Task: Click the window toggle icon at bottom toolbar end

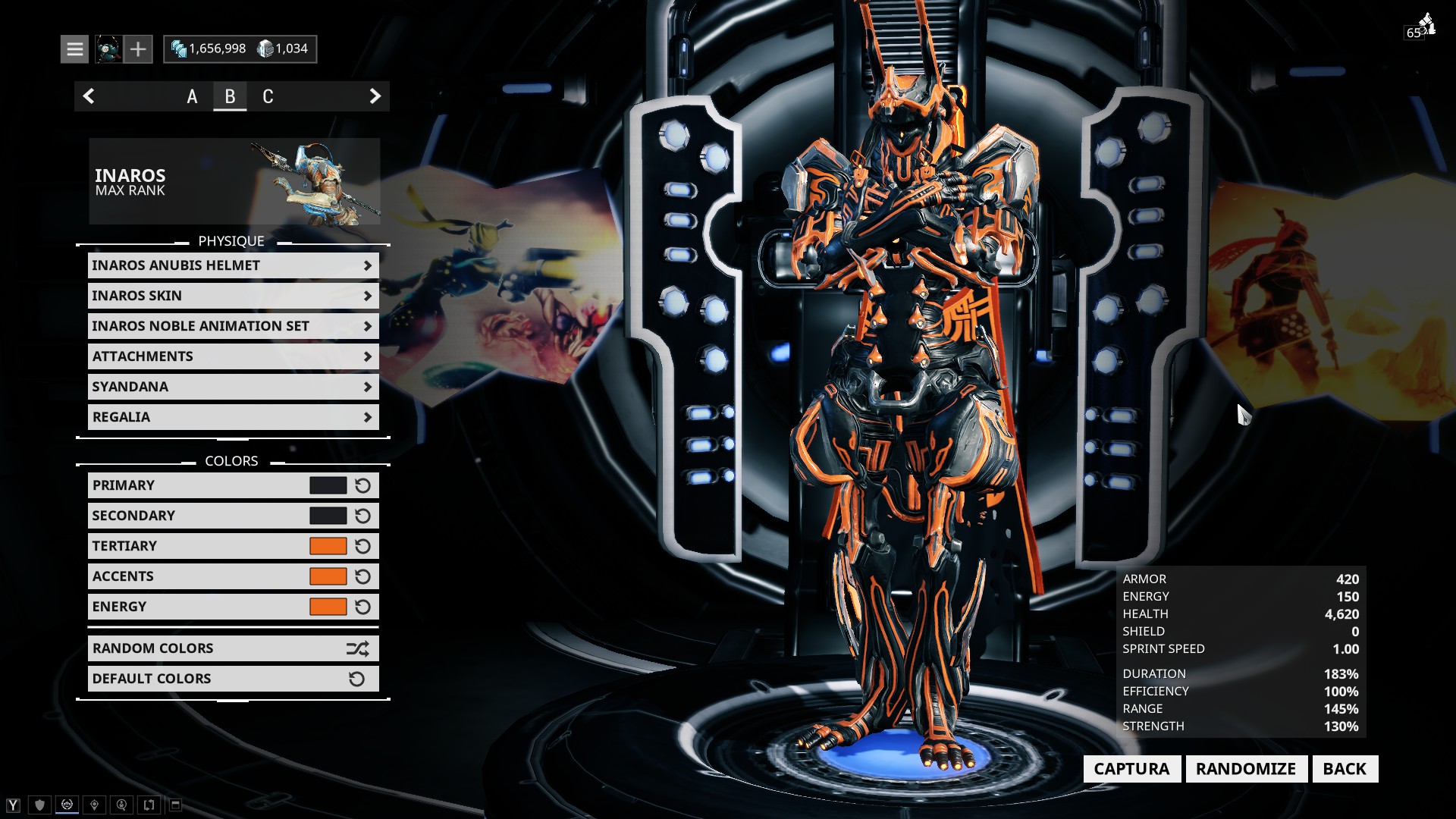Action: pyautogui.click(x=176, y=804)
